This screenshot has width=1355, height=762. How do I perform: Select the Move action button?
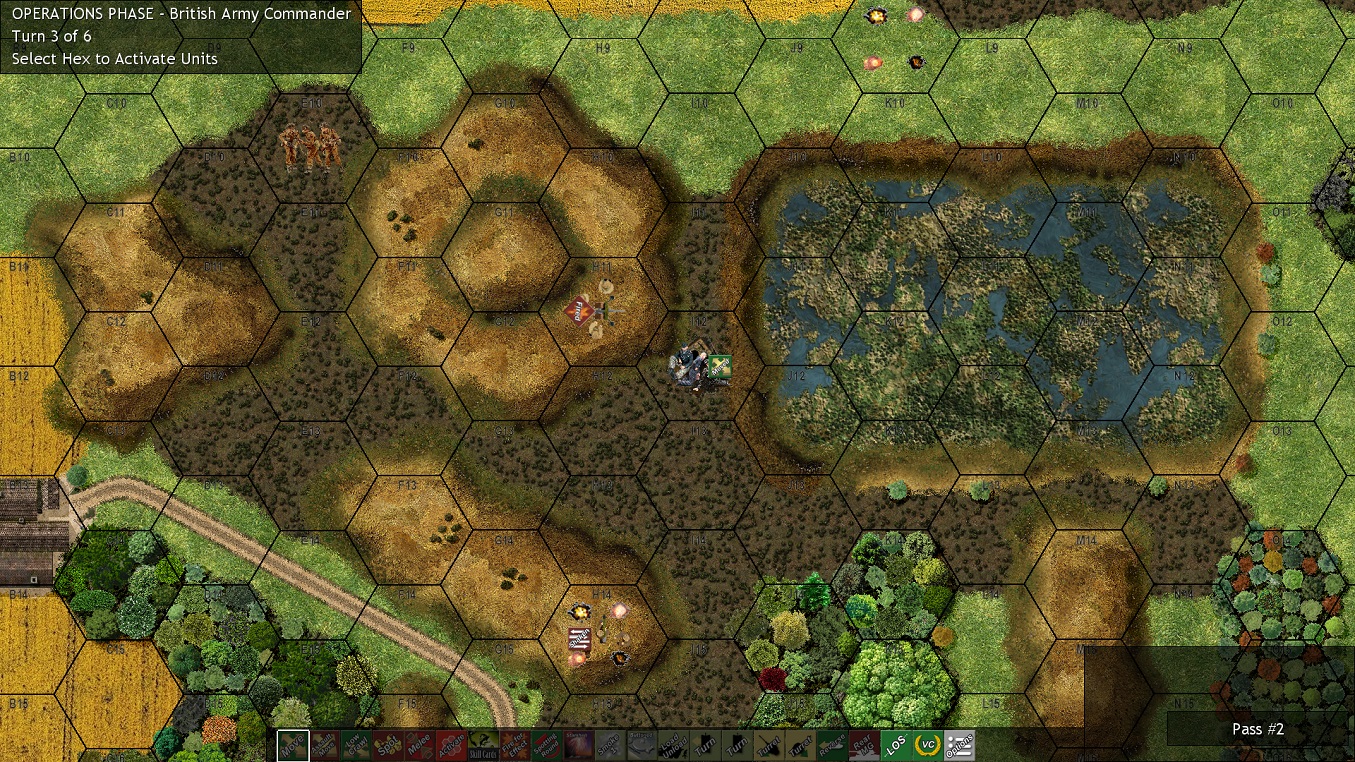(293, 746)
